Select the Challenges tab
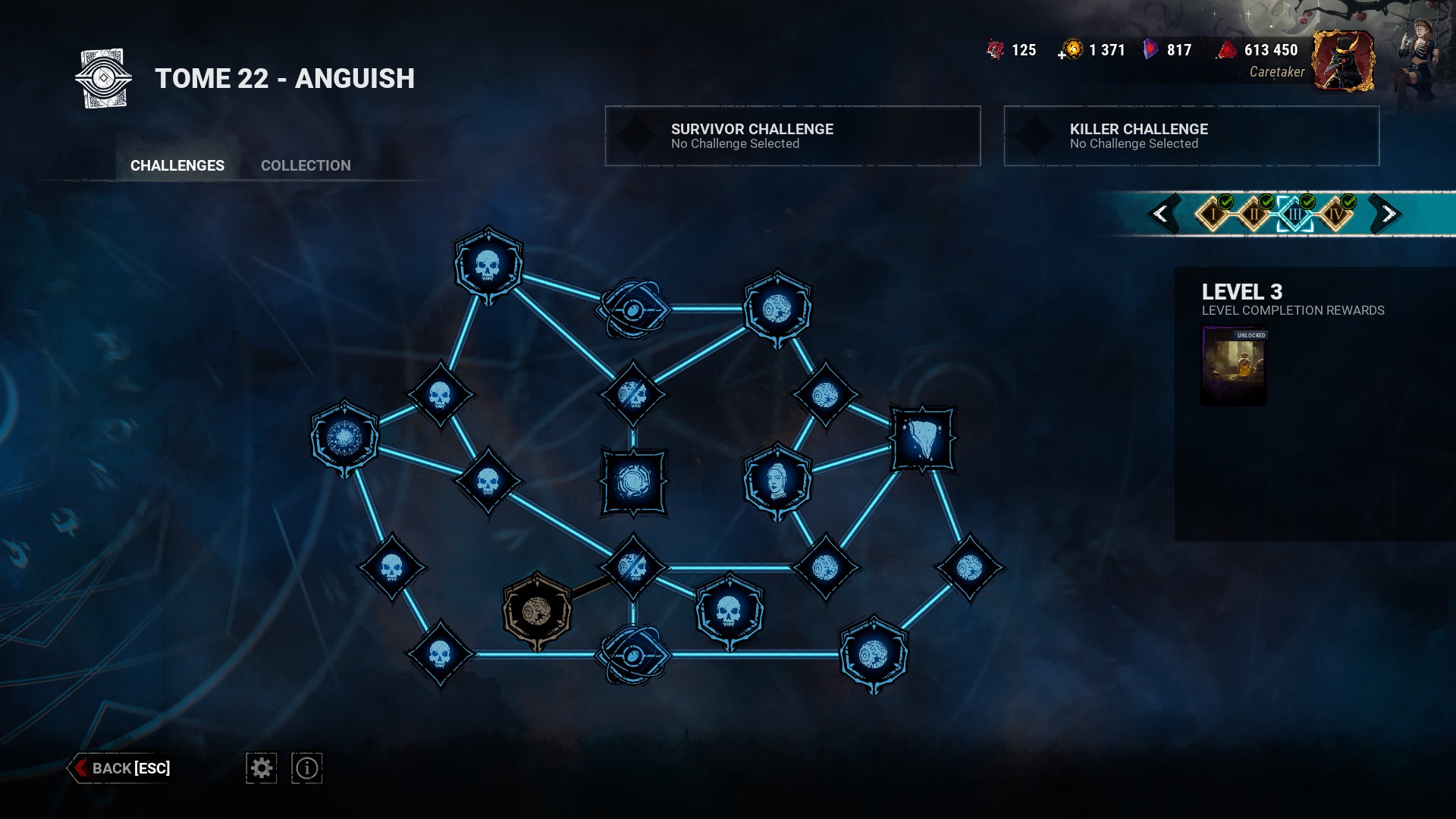 click(x=177, y=165)
